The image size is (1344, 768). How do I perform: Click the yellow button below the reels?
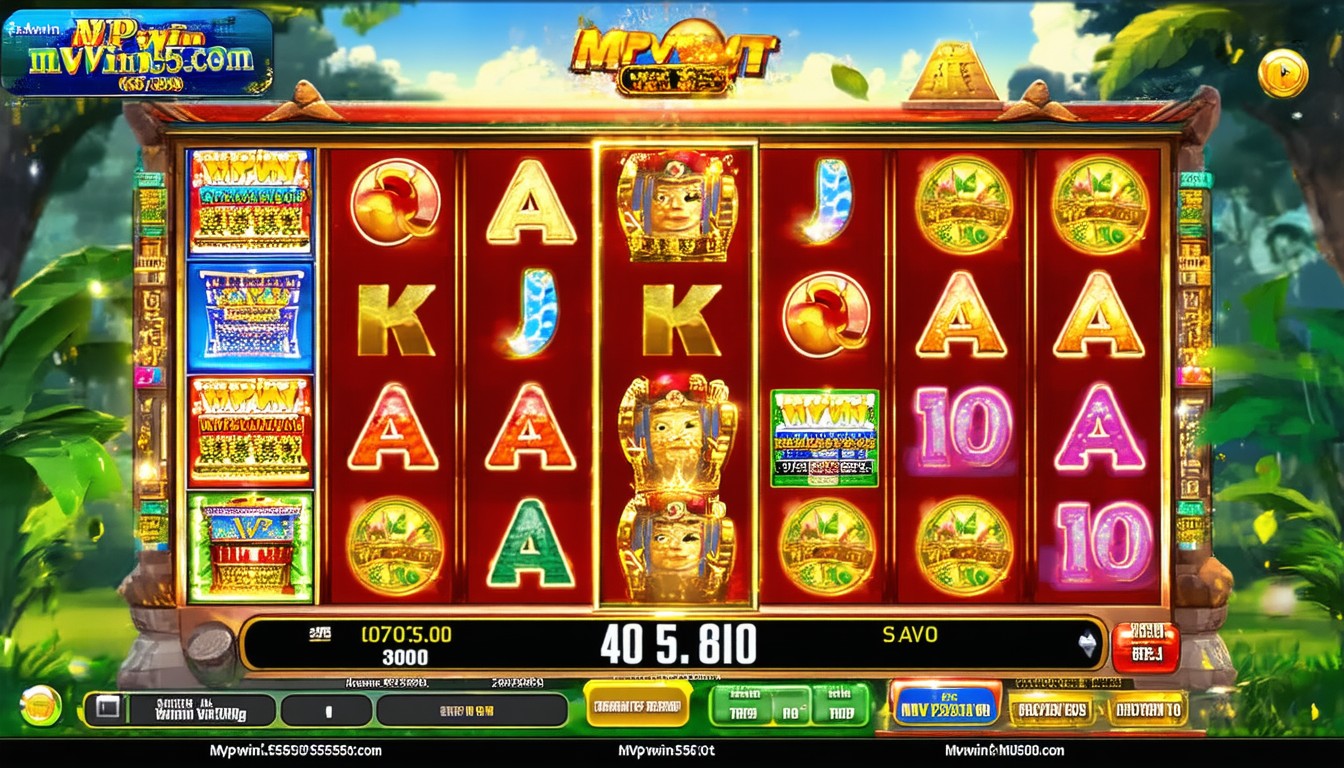637,705
